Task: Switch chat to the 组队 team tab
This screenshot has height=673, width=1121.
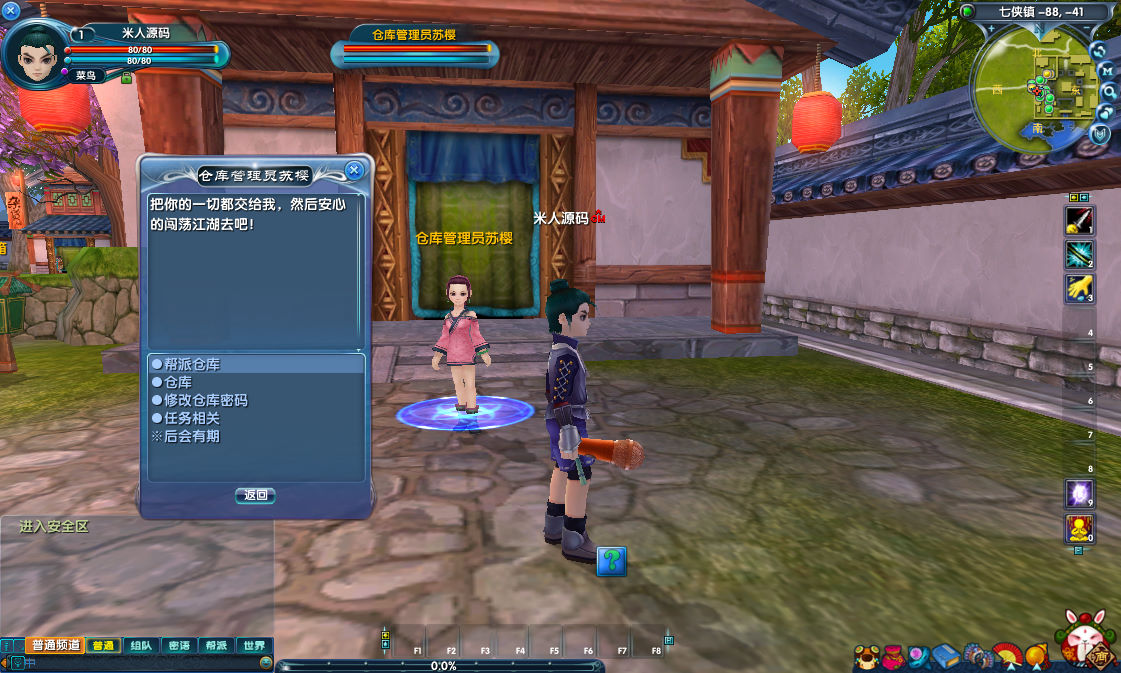Action: click(x=142, y=646)
